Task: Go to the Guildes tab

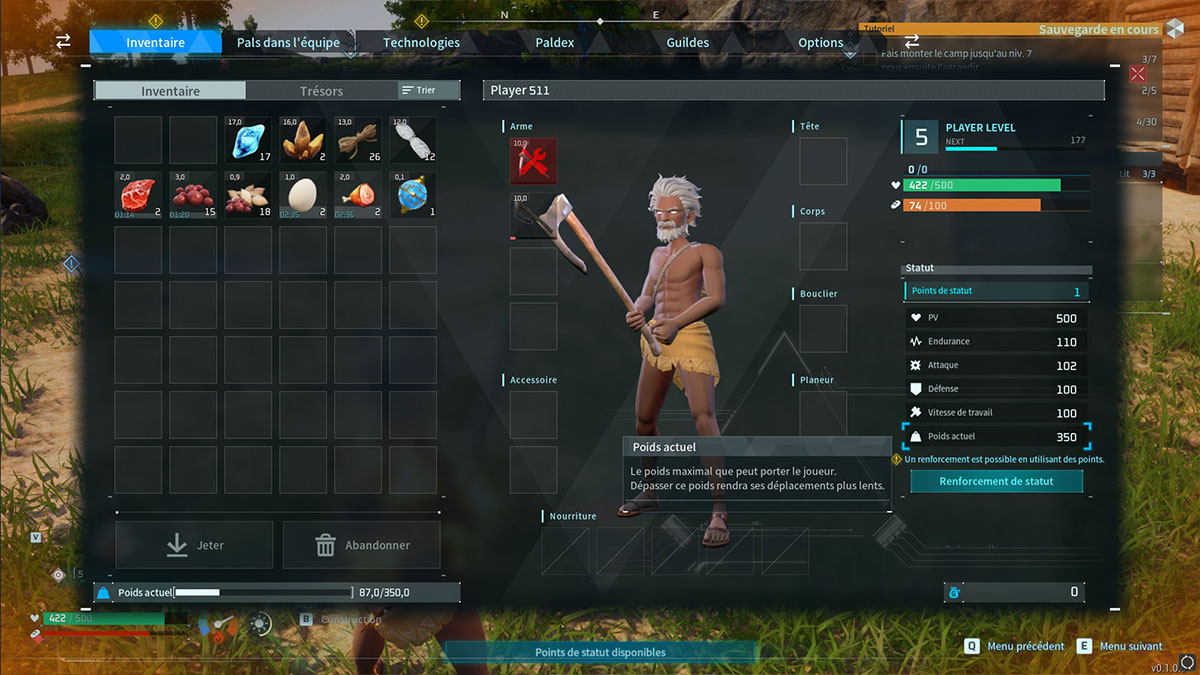Action: pyautogui.click(x=687, y=43)
